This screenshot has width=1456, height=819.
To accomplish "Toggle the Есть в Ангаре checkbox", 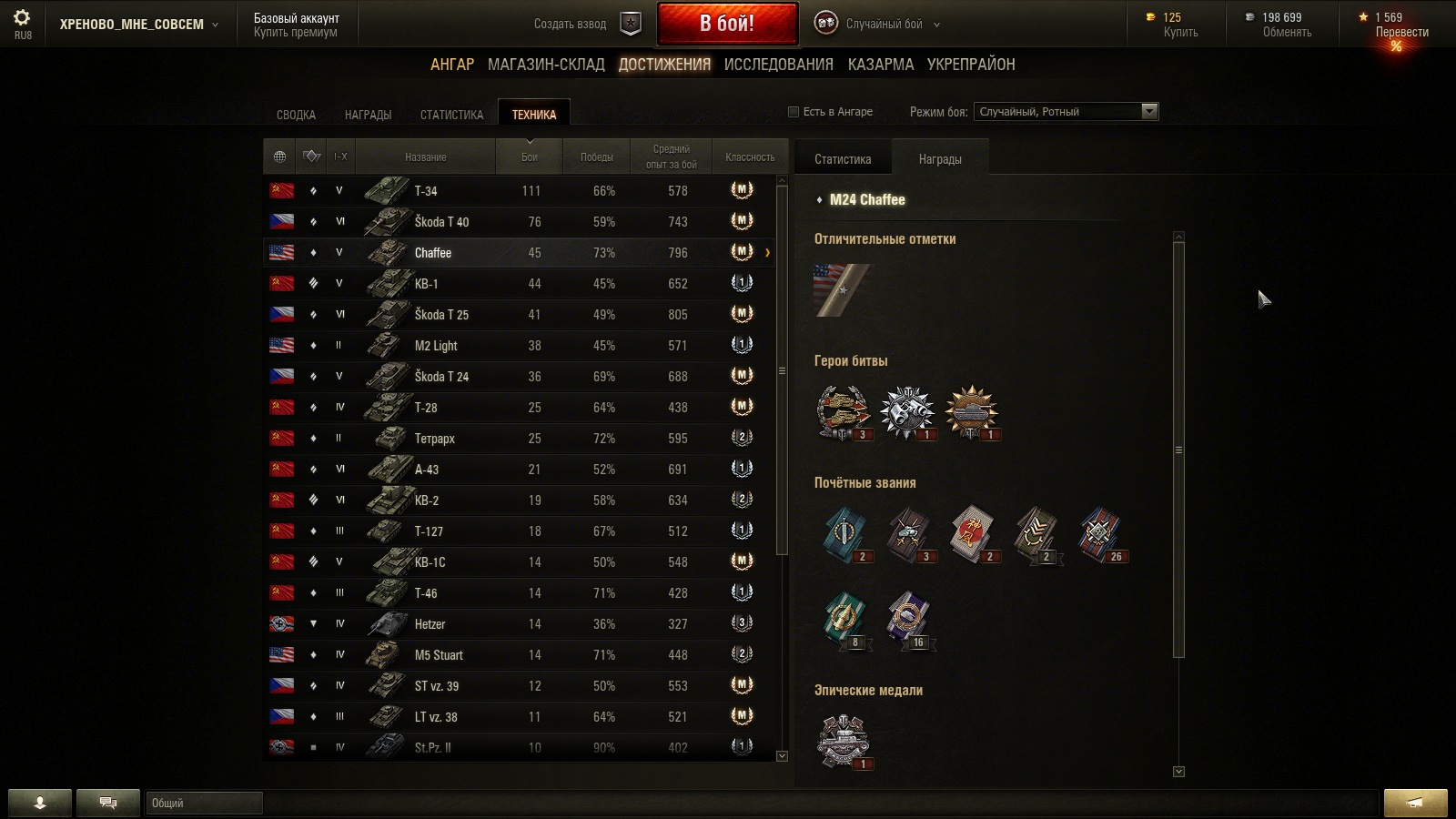I will tap(794, 112).
